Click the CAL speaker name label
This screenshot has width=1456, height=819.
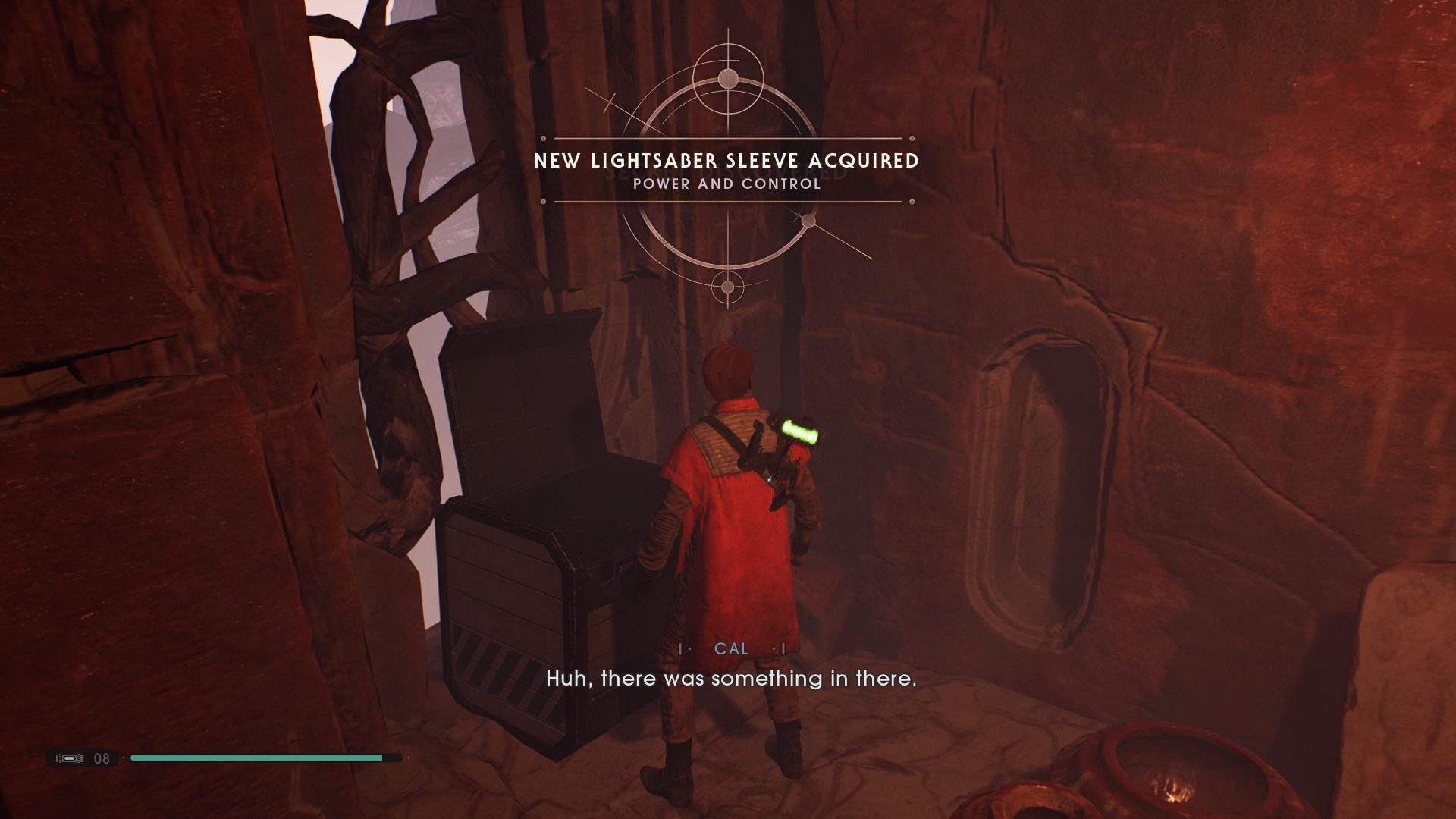[x=730, y=648]
